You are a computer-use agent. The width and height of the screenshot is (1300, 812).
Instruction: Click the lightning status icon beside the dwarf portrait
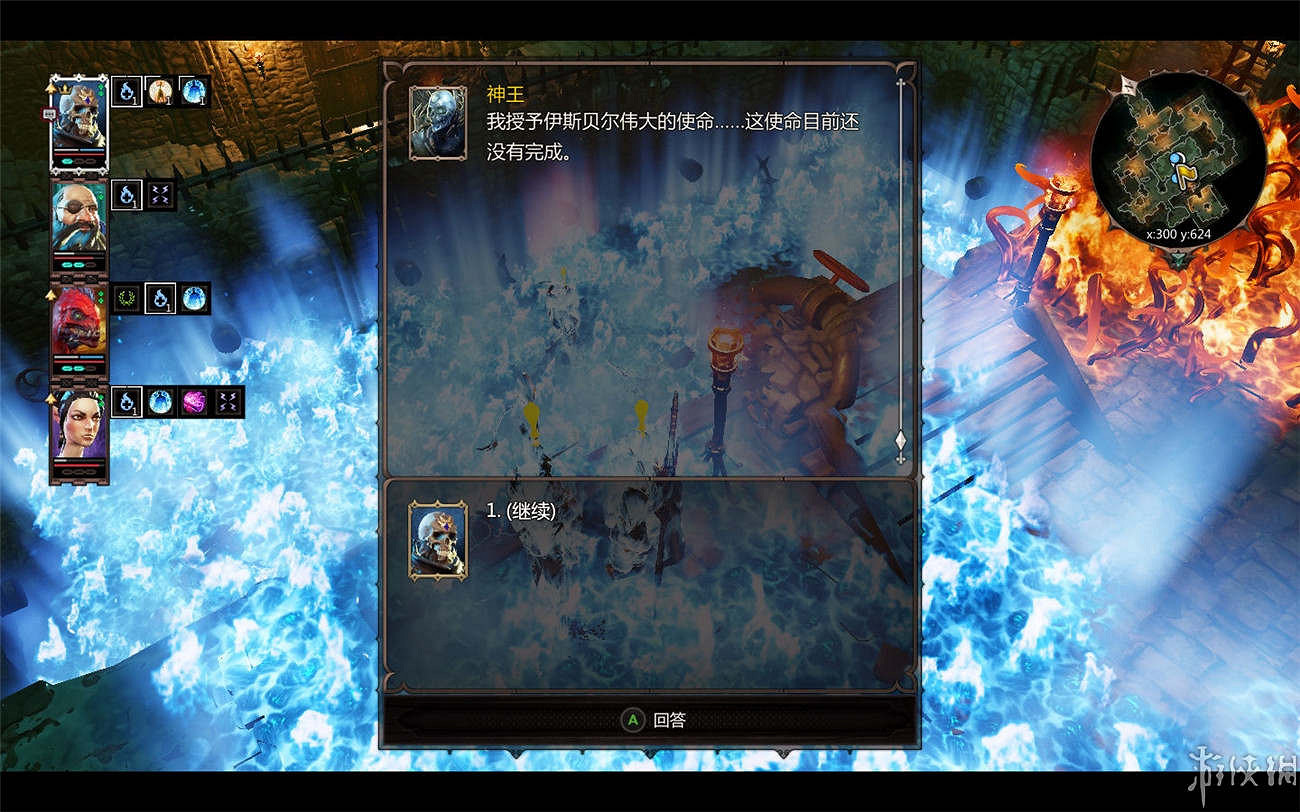click(x=162, y=192)
